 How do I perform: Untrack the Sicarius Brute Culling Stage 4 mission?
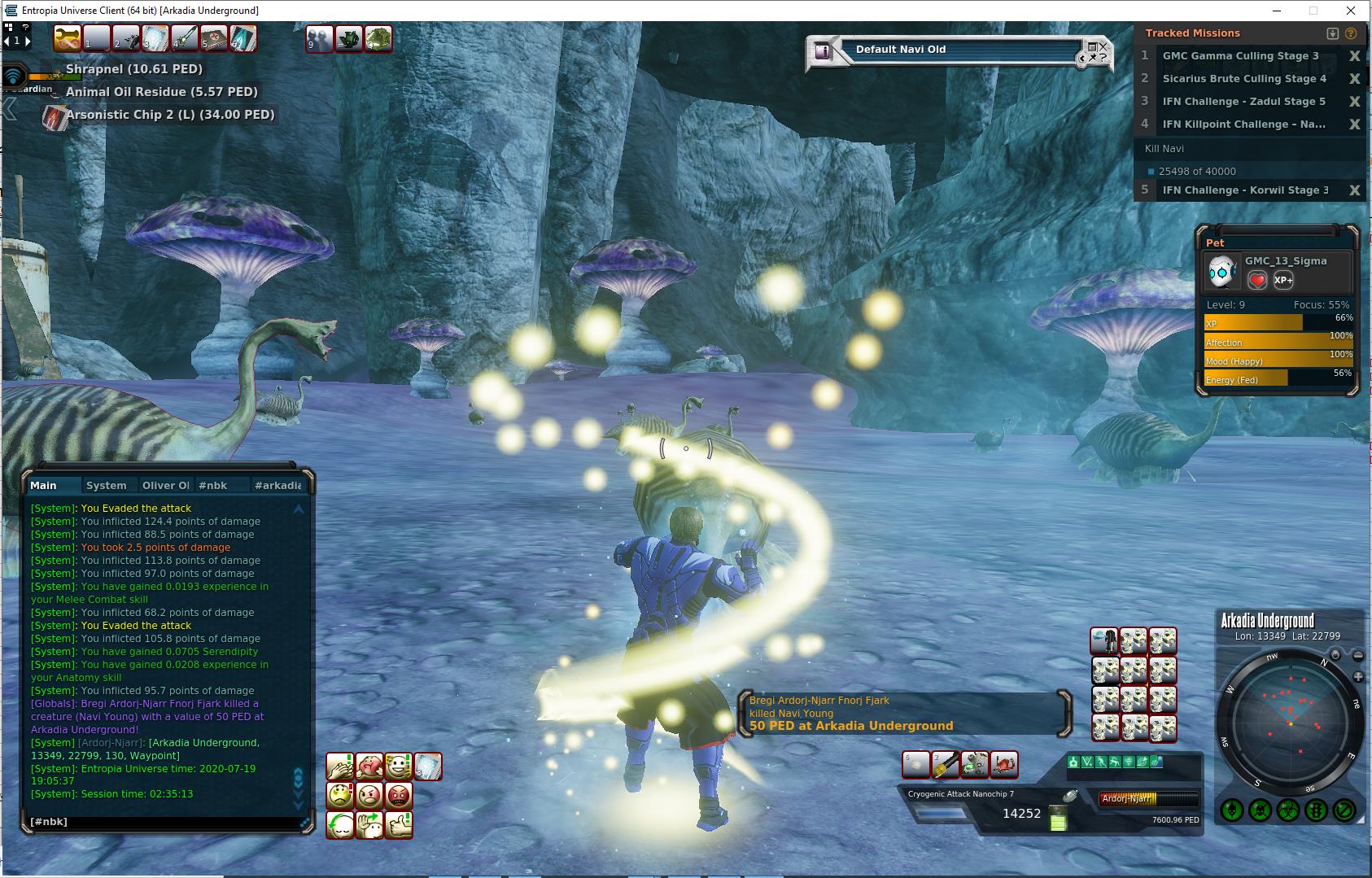1354,79
